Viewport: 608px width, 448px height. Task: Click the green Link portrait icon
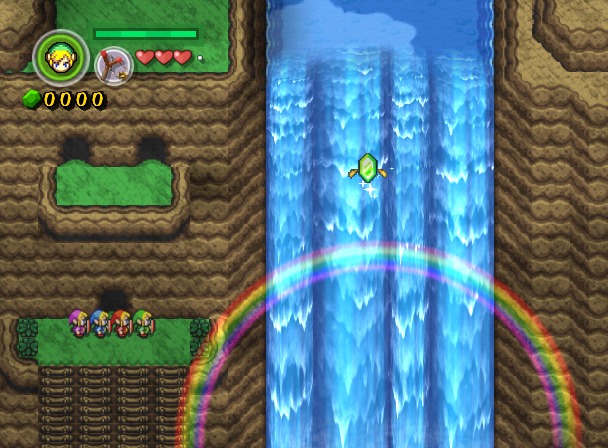coord(61,59)
